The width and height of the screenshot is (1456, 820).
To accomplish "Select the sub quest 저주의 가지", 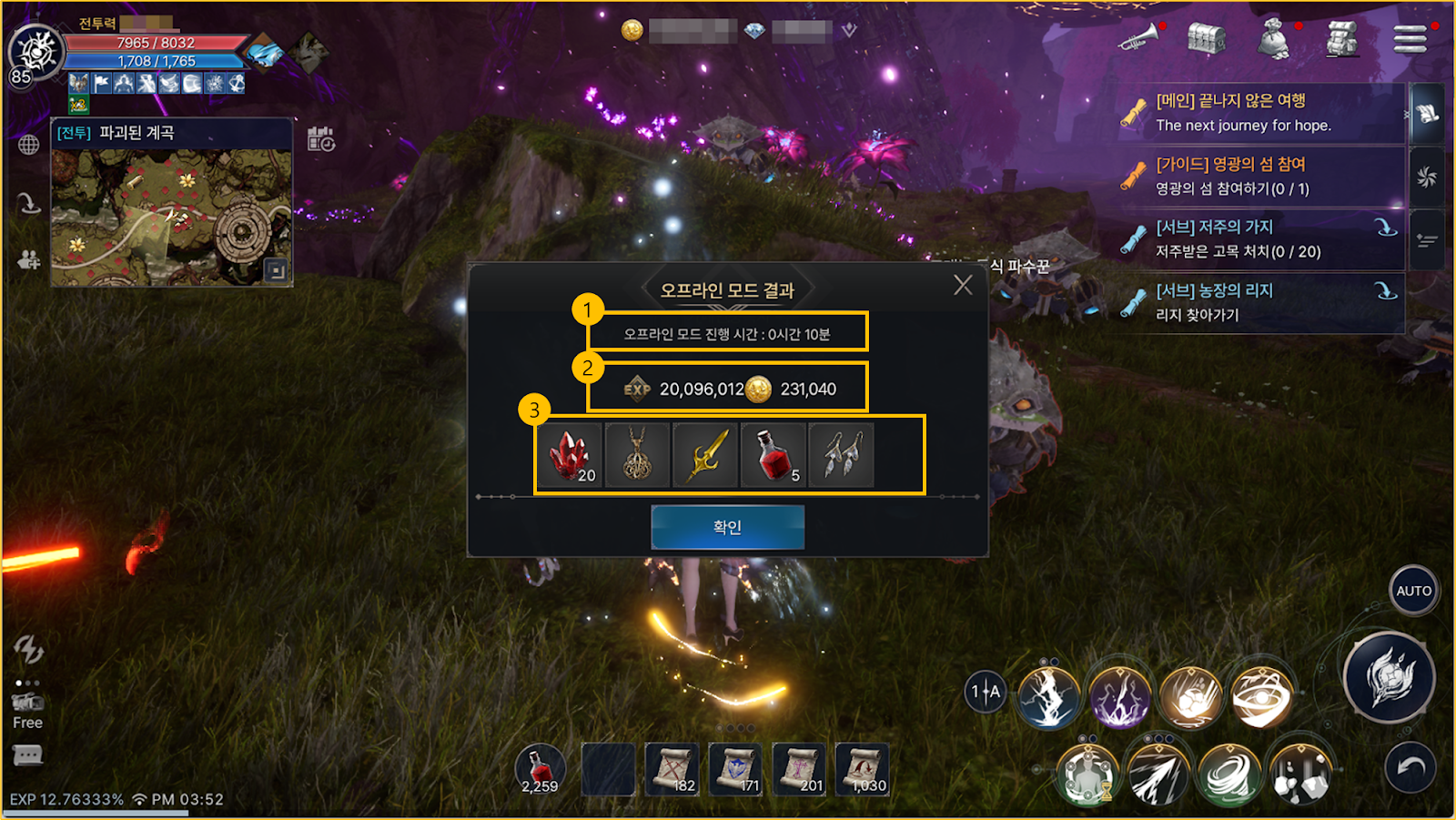I will (1260, 239).
